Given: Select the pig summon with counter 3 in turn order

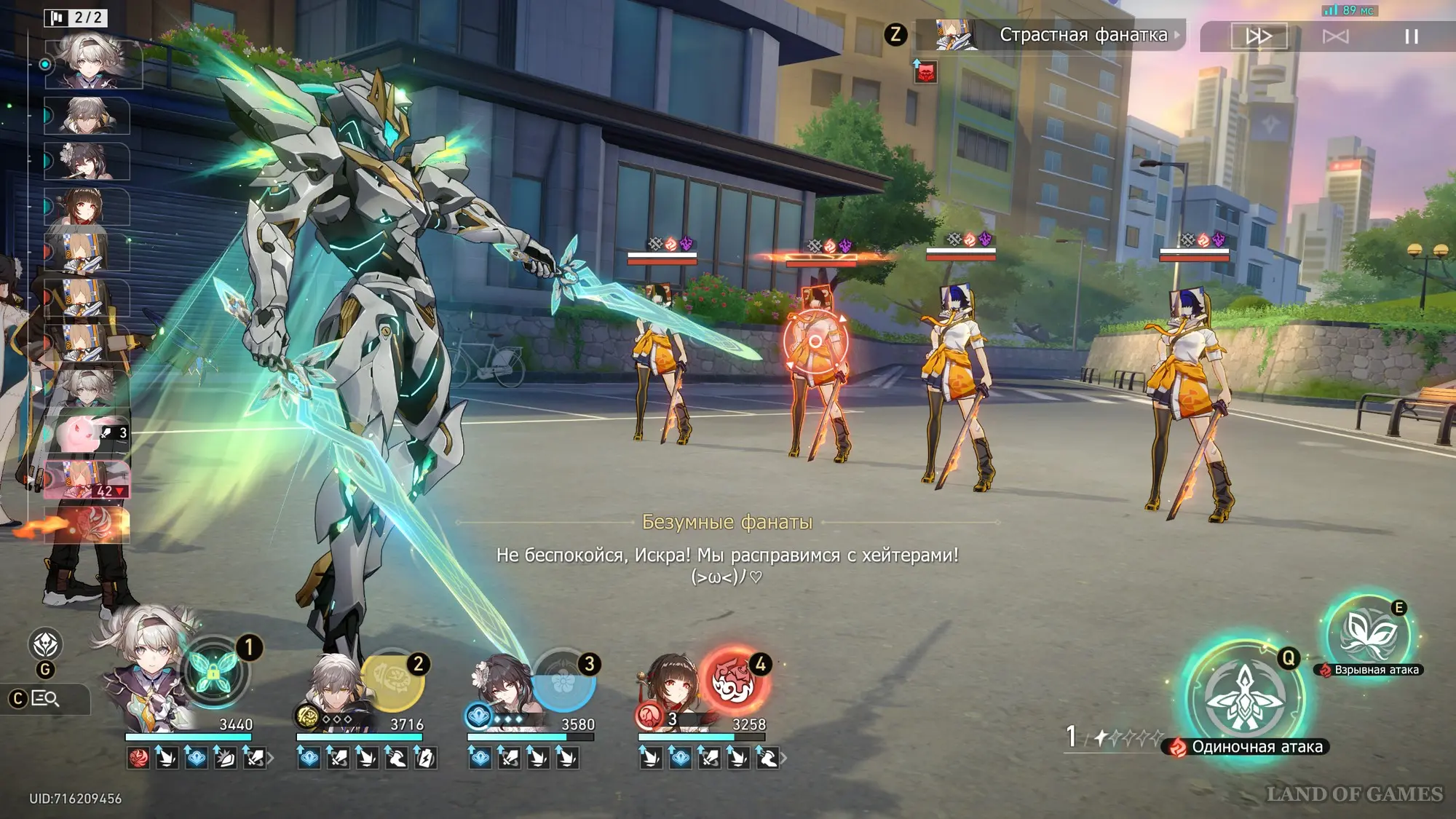Looking at the screenshot, I should tap(87, 432).
